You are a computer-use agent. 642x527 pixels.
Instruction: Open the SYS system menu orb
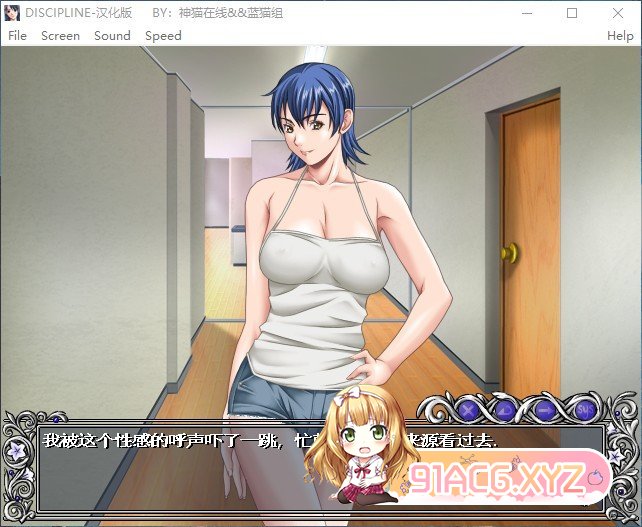(585, 408)
